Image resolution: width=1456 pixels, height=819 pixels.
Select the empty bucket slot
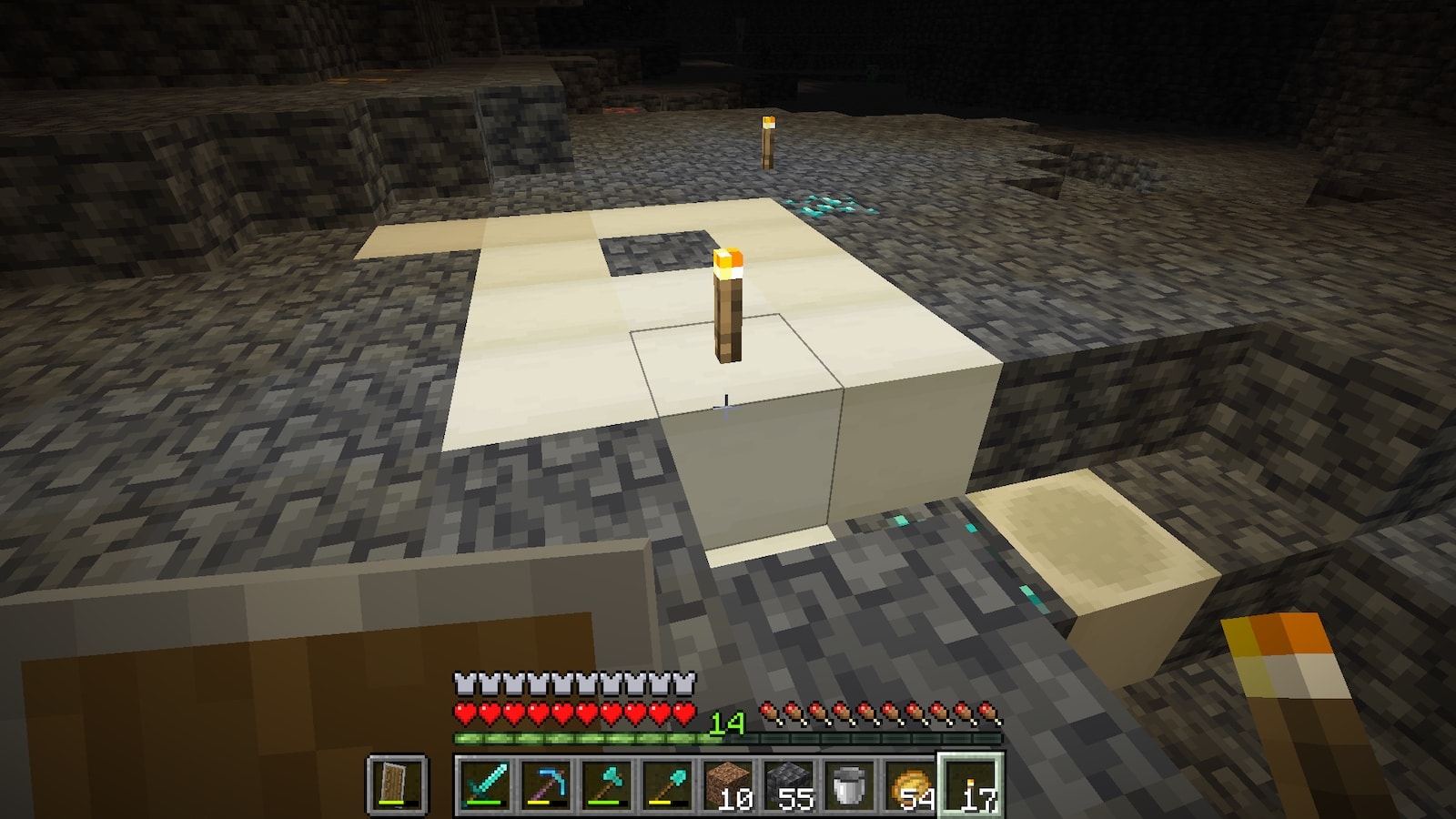click(850, 784)
